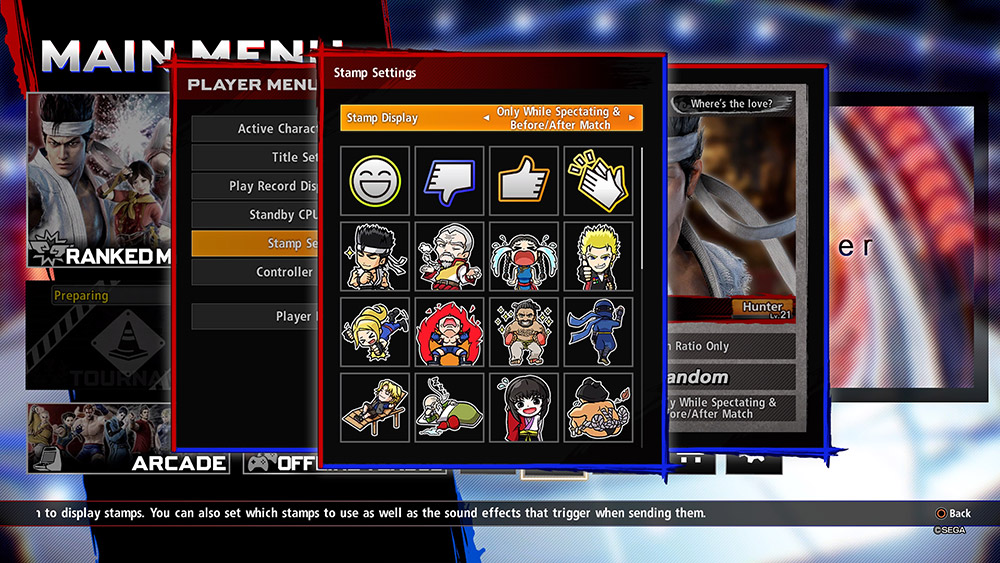Image resolution: width=1000 pixels, height=563 pixels.
Task: Choose the old white-bearded master stamp
Action: pyautogui.click(x=449, y=256)
